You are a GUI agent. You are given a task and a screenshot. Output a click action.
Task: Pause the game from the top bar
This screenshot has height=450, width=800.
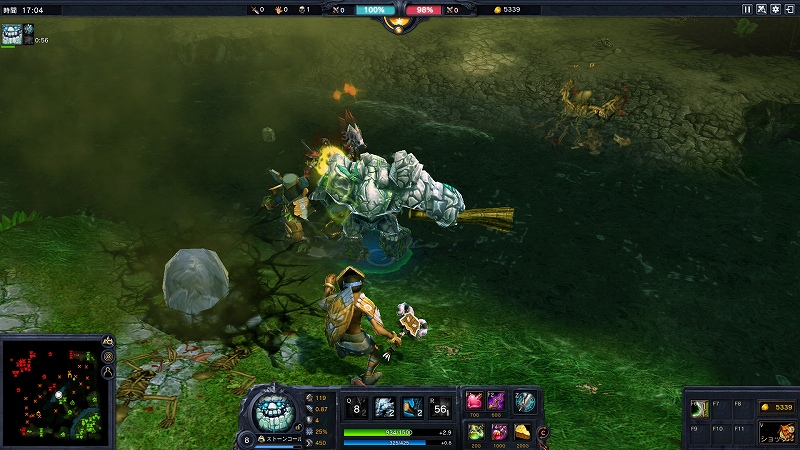[746, 9]
